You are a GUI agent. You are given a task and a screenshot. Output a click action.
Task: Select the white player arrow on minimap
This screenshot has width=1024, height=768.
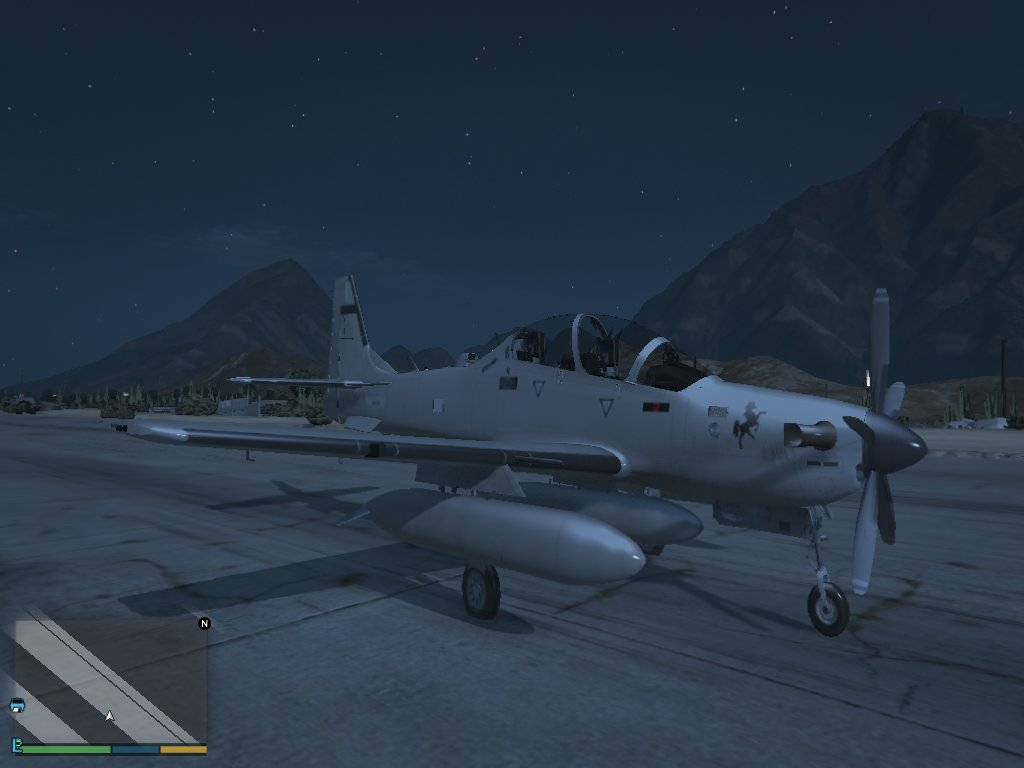110,716
